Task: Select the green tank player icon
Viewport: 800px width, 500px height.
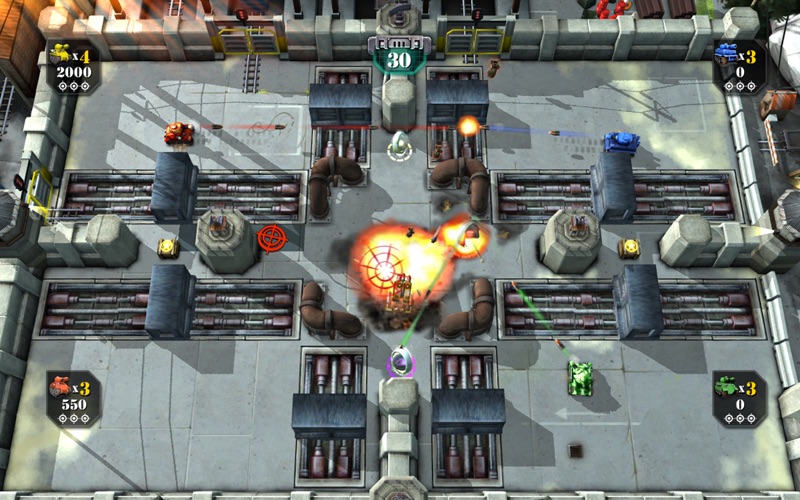Action: pyautogui.click(x=726, y=386)
